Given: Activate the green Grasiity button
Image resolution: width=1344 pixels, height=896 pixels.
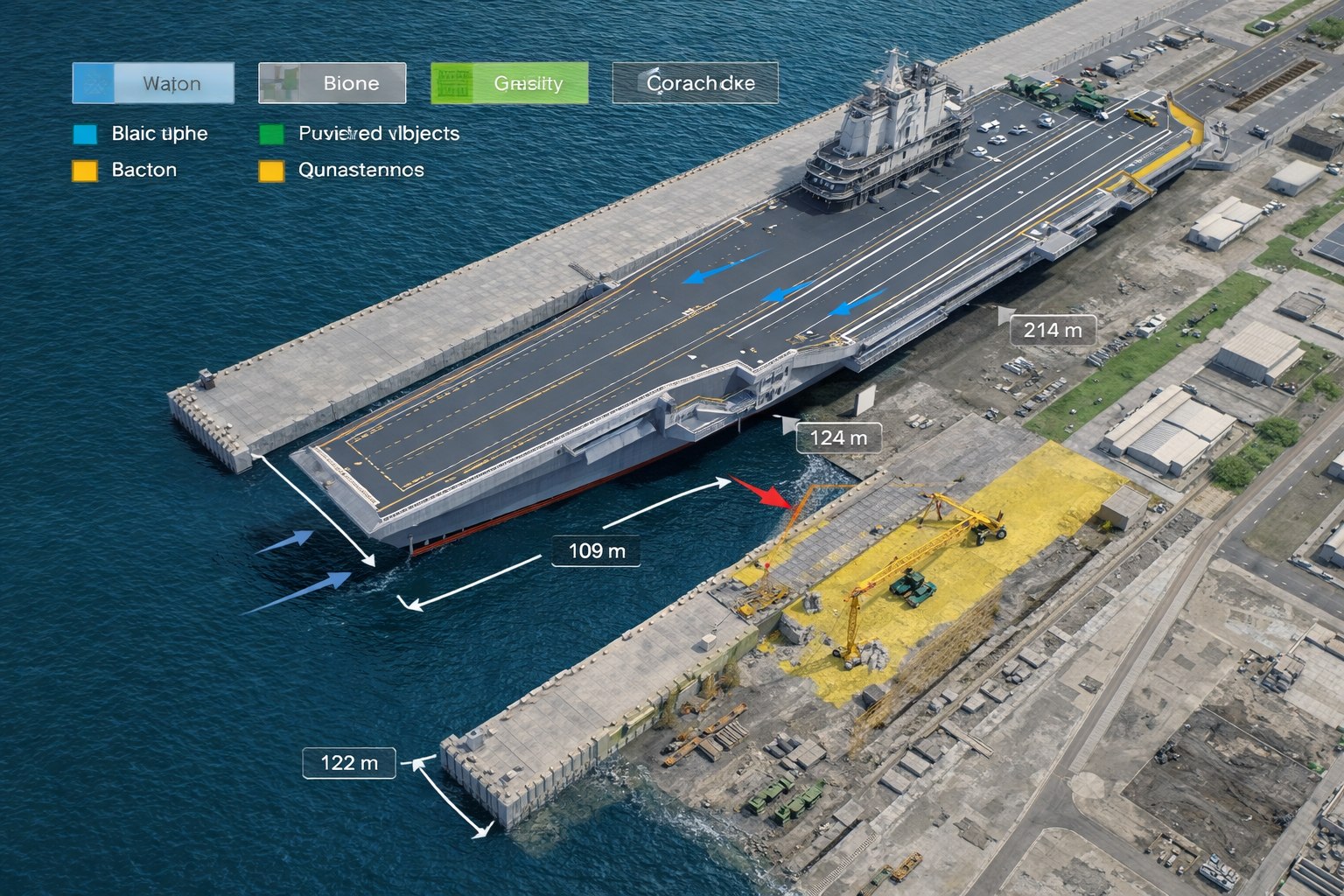Looking at the screenshot, I should pyautogui.click(x=509, y=84).
